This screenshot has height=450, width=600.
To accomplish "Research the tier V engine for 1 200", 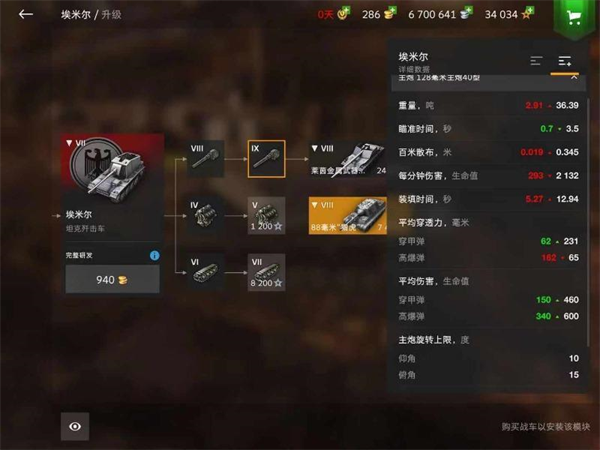I will [267, 215].
